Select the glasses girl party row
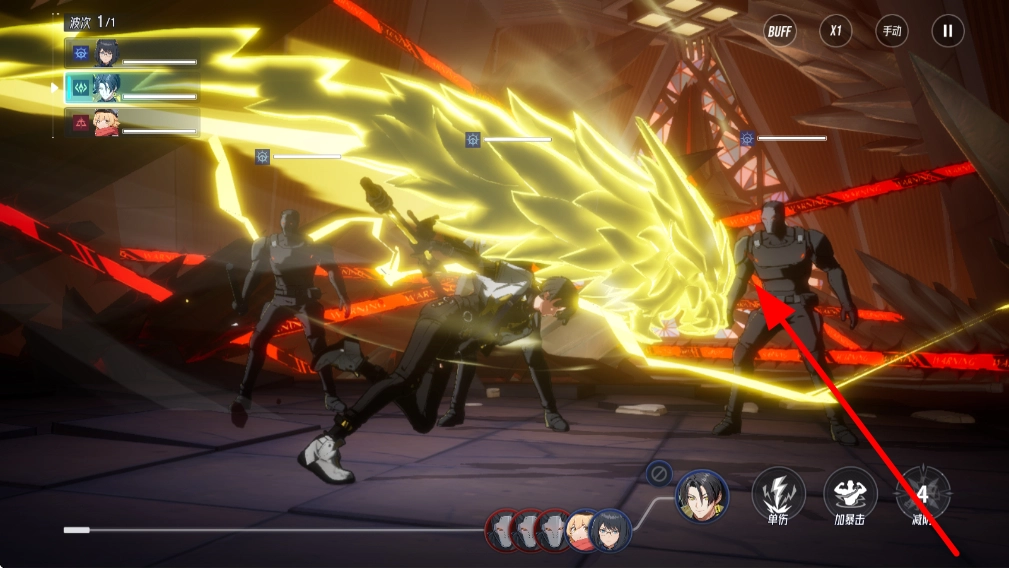The image size is (1009, 568). (x=132, y=53)
